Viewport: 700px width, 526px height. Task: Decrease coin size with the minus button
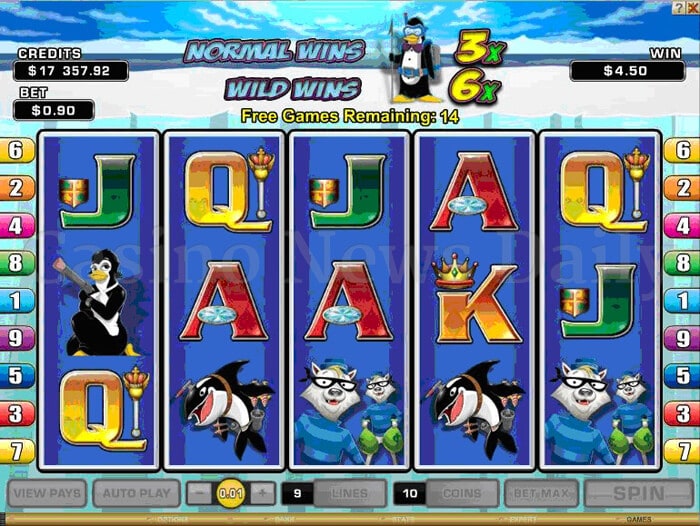pyautogui.click(x=200, y=493)
